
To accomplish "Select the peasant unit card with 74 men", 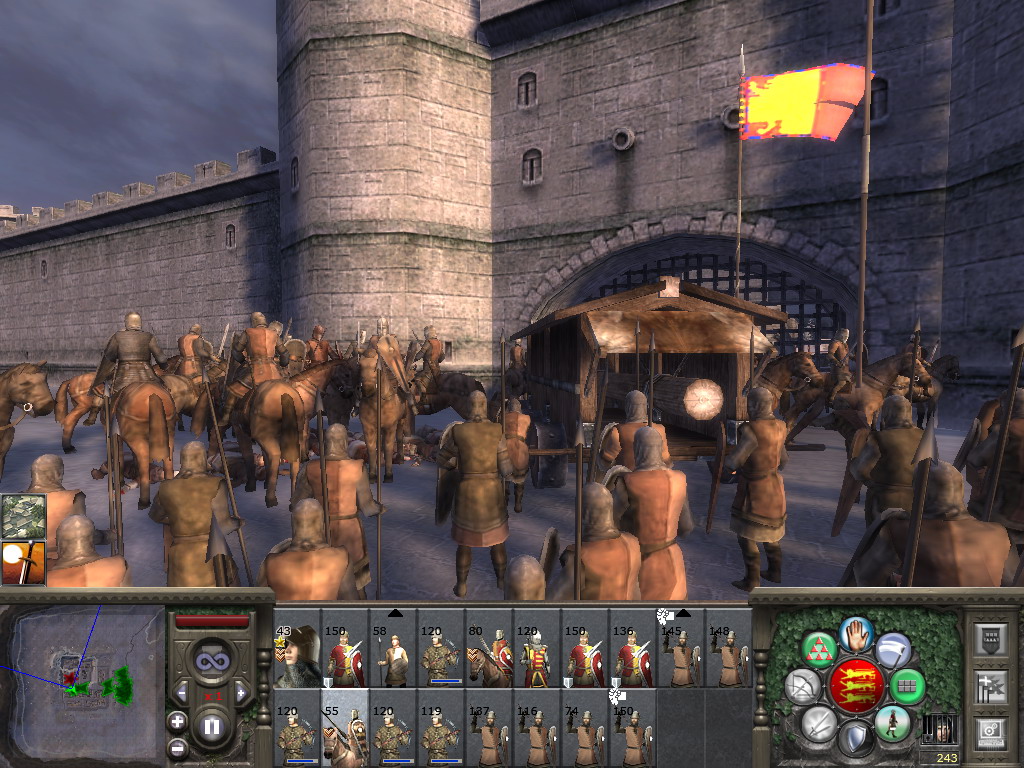I will [585, 729].
